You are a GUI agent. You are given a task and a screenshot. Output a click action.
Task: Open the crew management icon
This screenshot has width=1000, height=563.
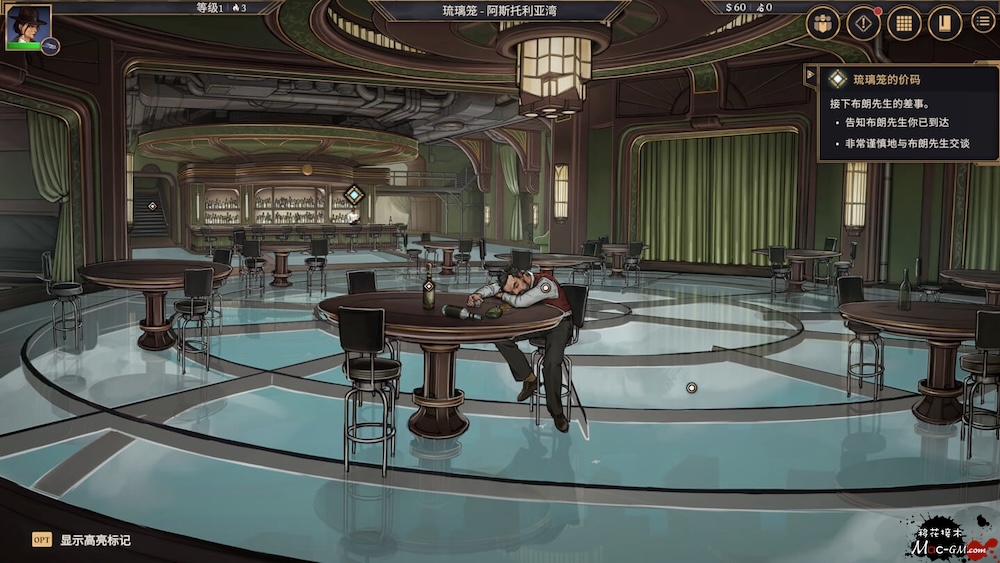tap(823, 23)
